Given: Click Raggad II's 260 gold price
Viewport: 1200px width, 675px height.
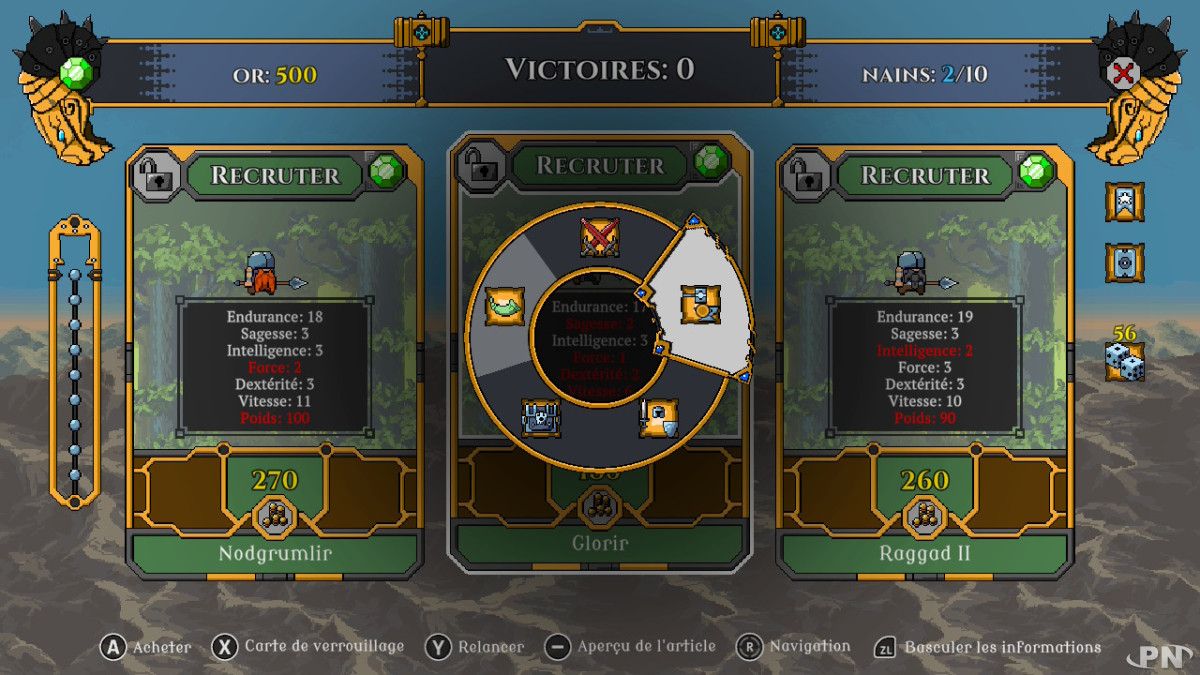Looking at the screenshot, I should tap(924, 481).
